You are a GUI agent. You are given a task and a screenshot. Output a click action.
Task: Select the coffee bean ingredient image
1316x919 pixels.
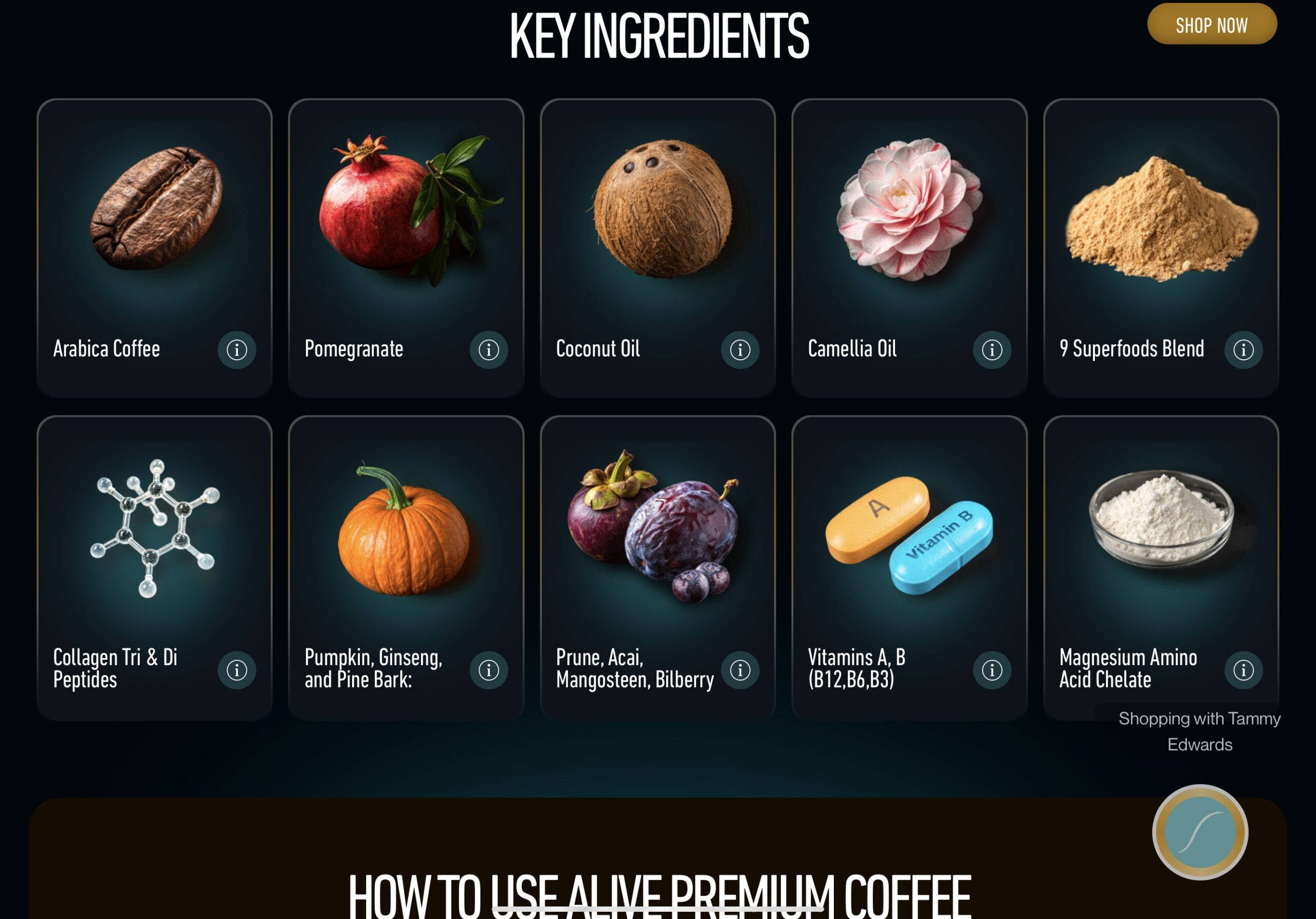(x=156, y=209)
